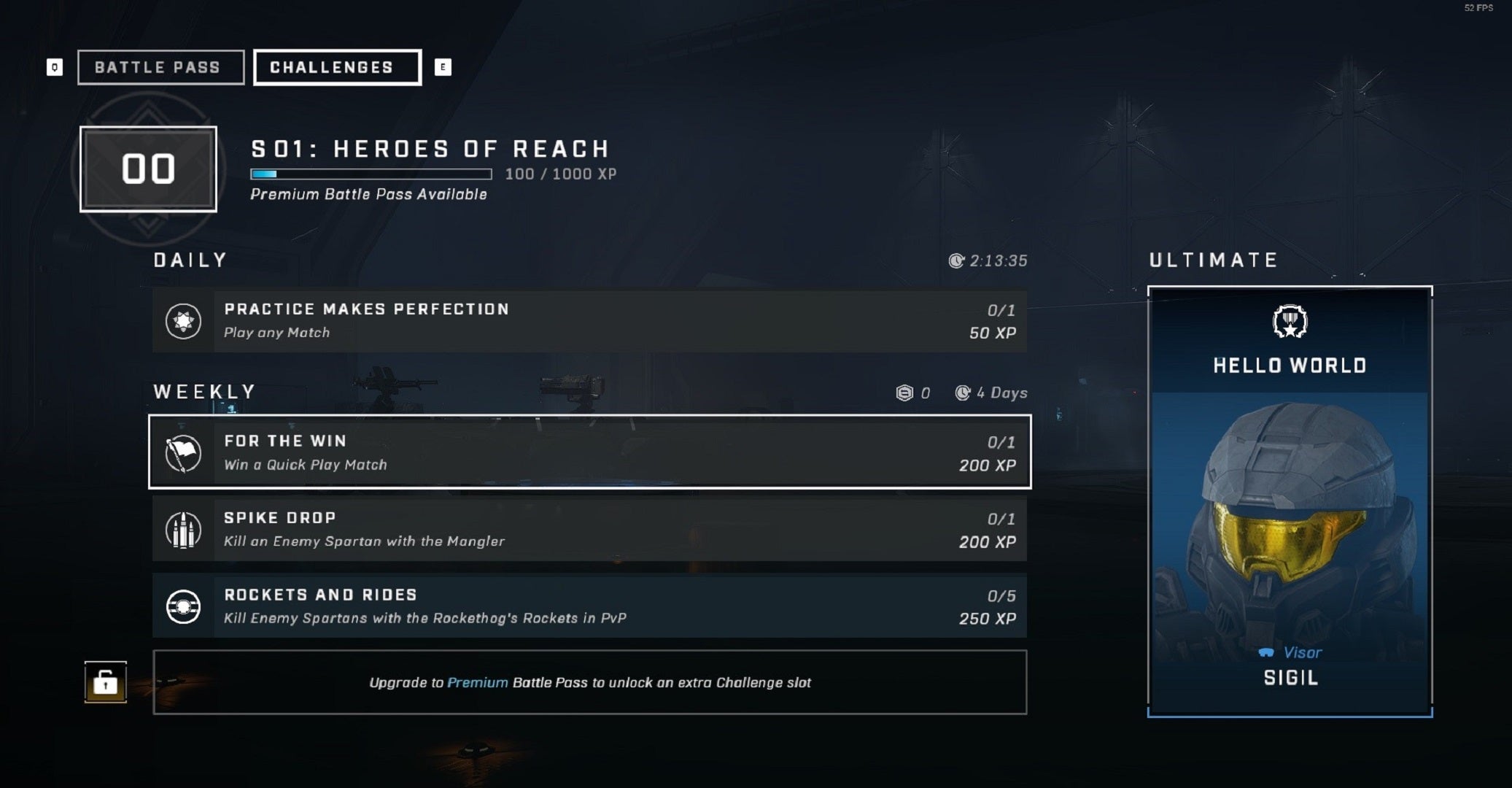Image resolution: width=1512 pixels, height=788 pixels.
Task: Click the Premium Battle Pass Available text
Action: tap(368, 194)
